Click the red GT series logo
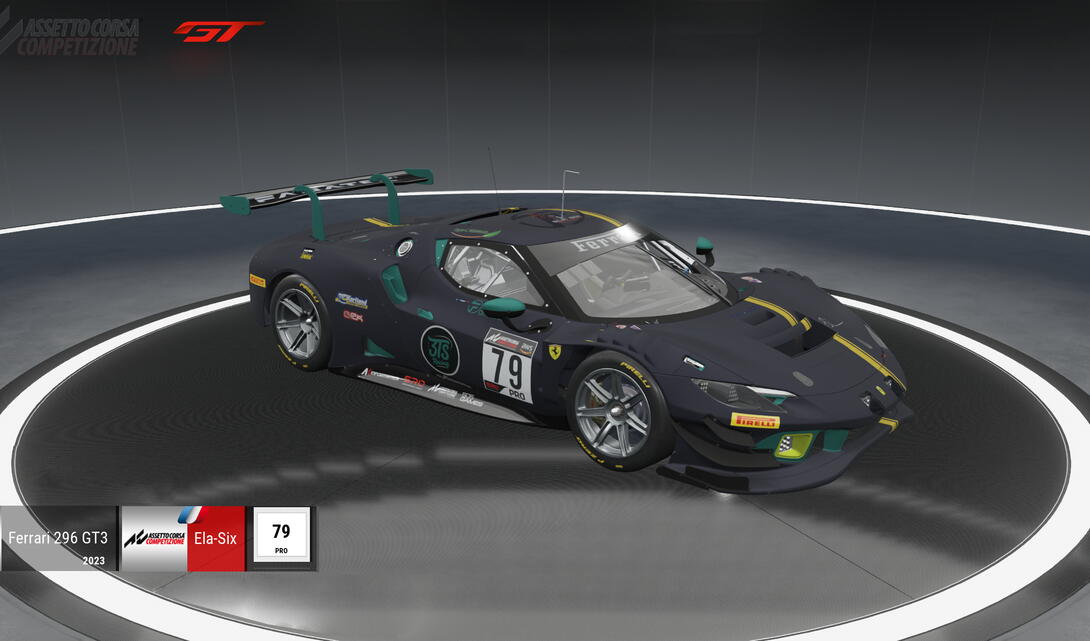This screenshot has width=1090, height=641. [x=217, y=31]
